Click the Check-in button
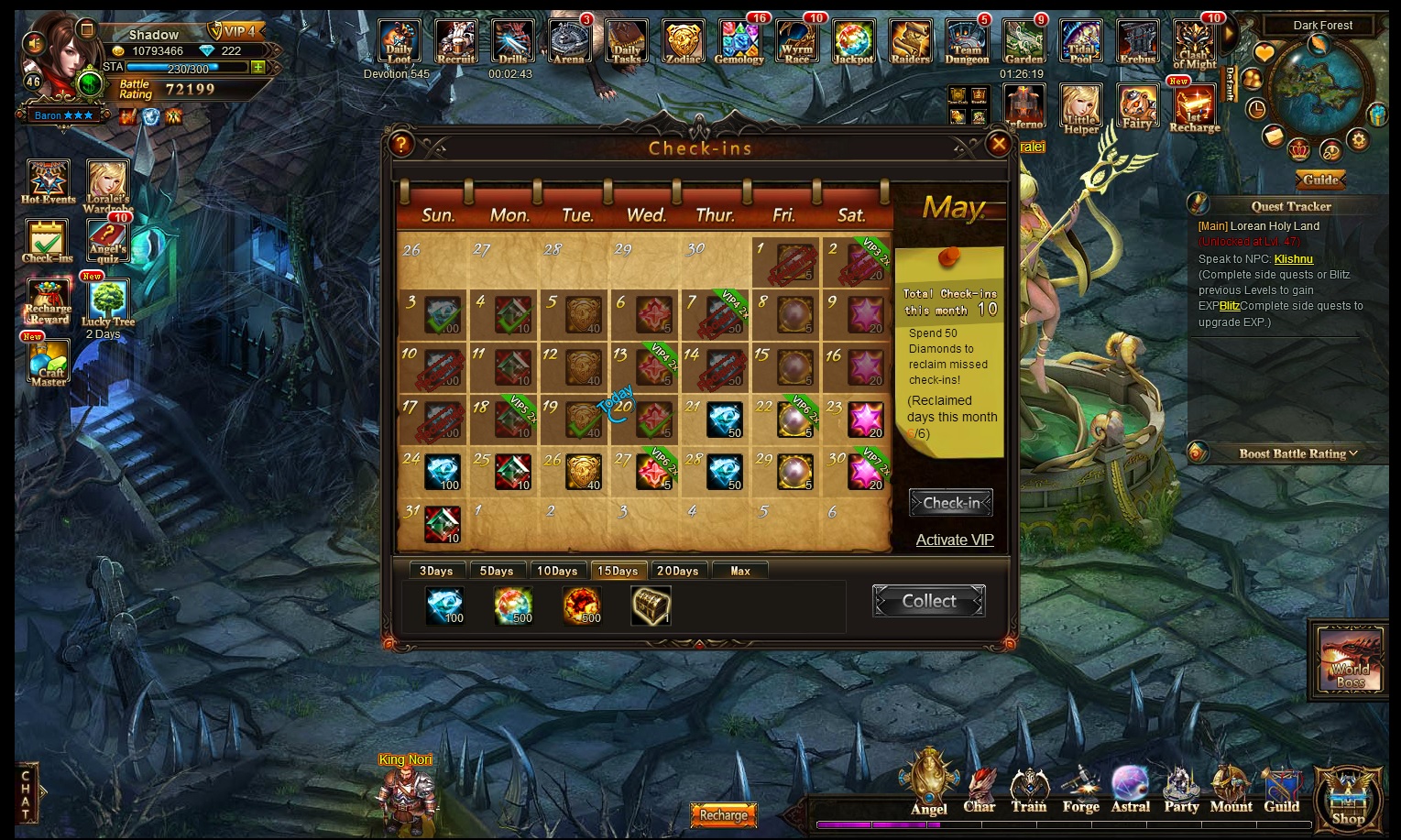Viewport: 1401px width, 840px height. pos(950,503)
